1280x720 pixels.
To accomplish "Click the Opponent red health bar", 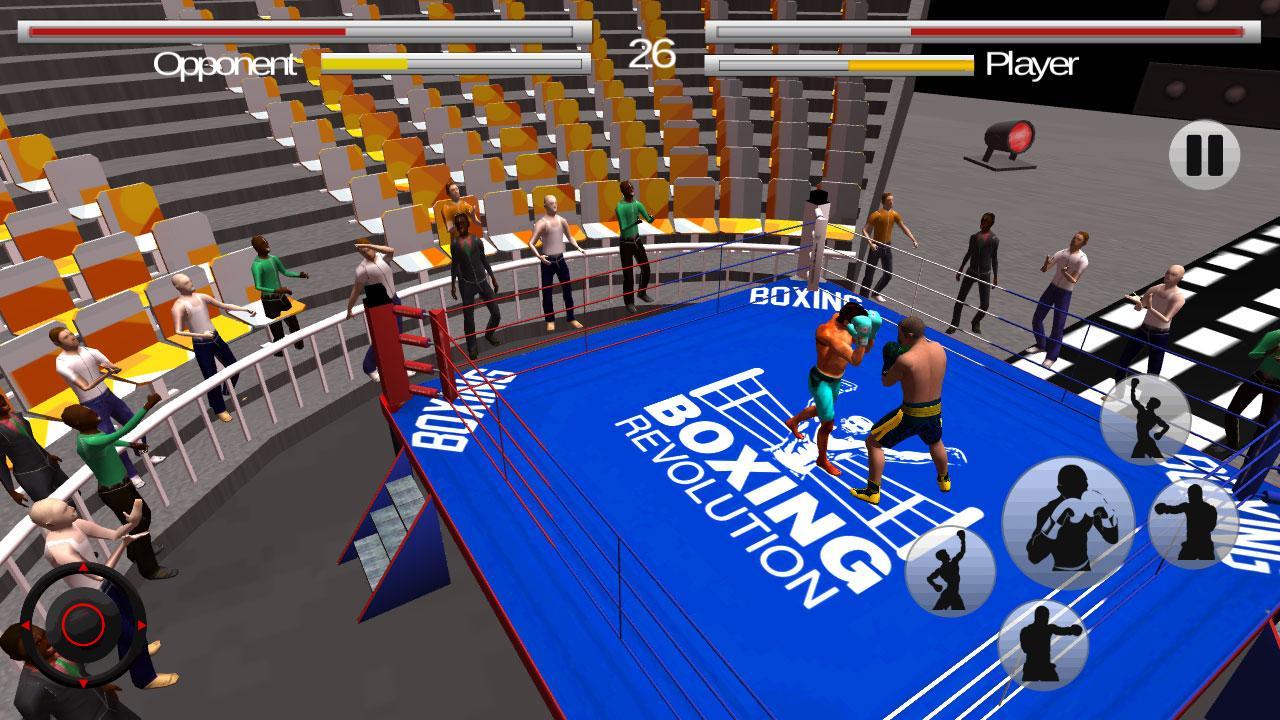I will (x=185, y=30).
